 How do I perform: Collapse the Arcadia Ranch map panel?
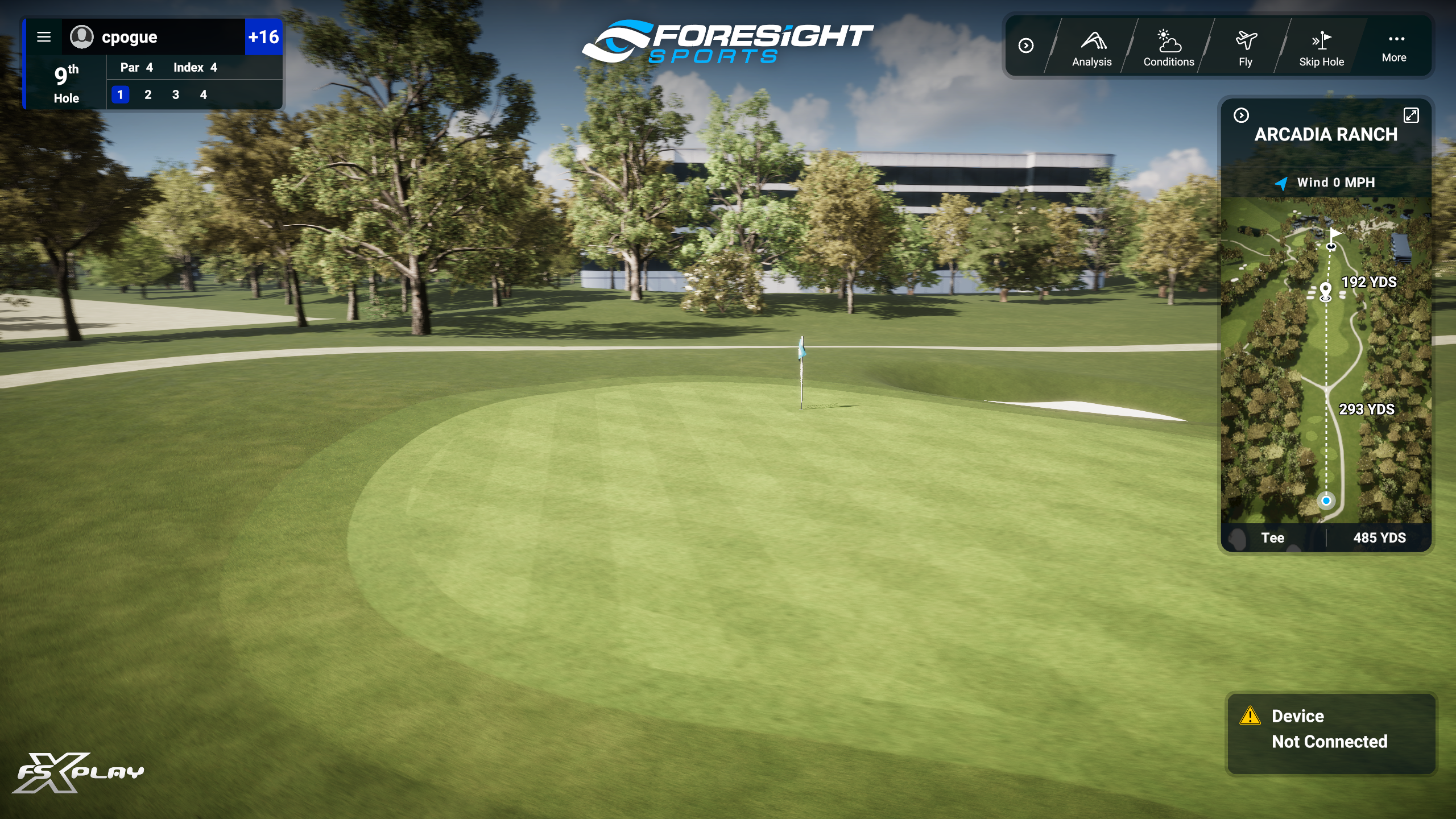(x=1241, y=115)
